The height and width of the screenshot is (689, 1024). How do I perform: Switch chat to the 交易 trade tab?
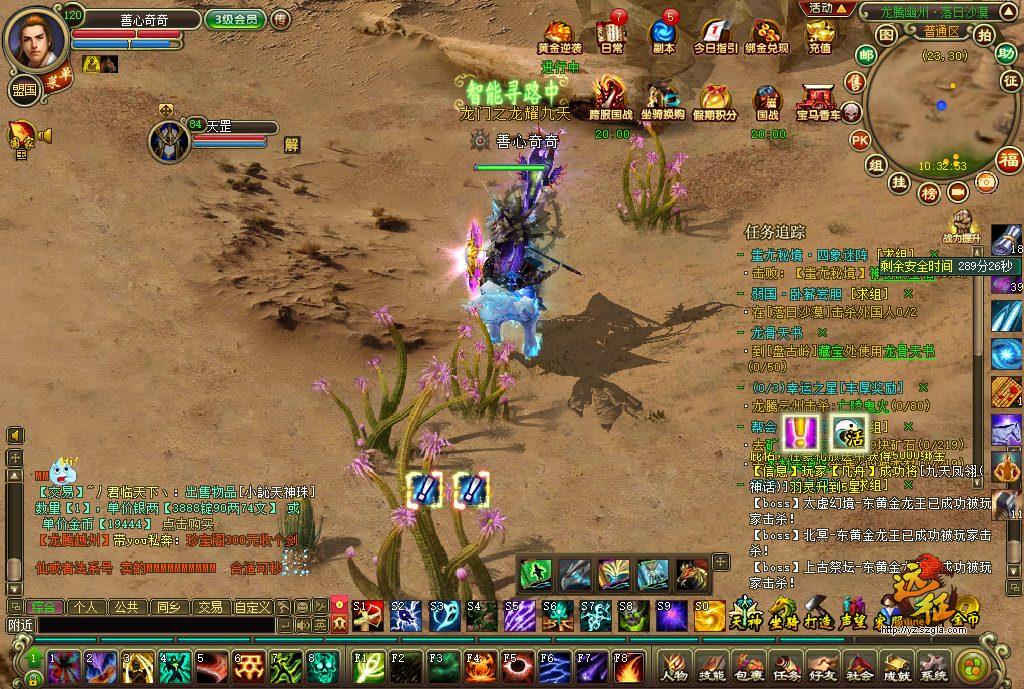click(x=209, y=607)
